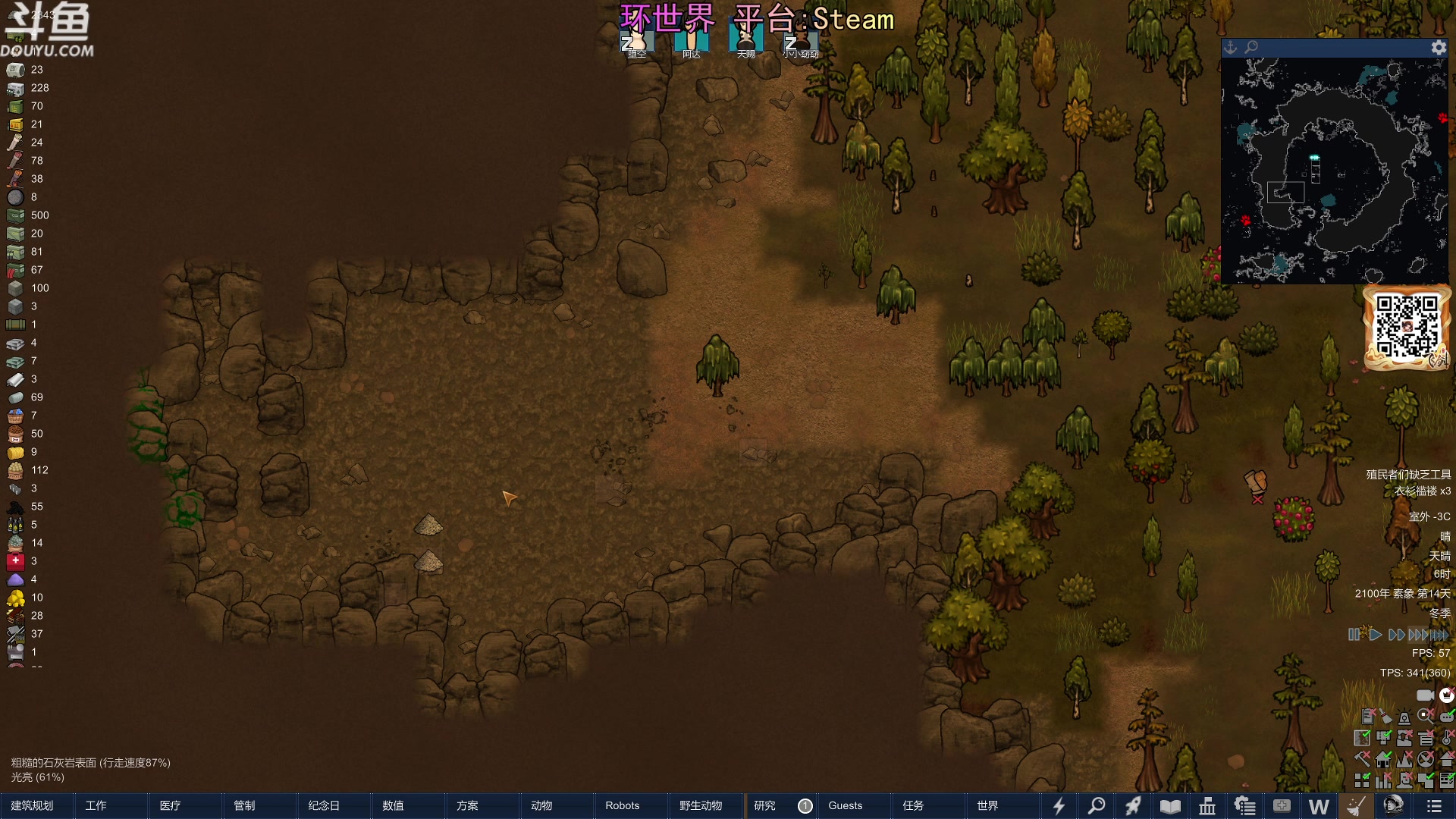Image resolution: width=1456 pixels, height=819 pixels.
Task: Set game speed to normal single arrow
Action: (1375, 635)
